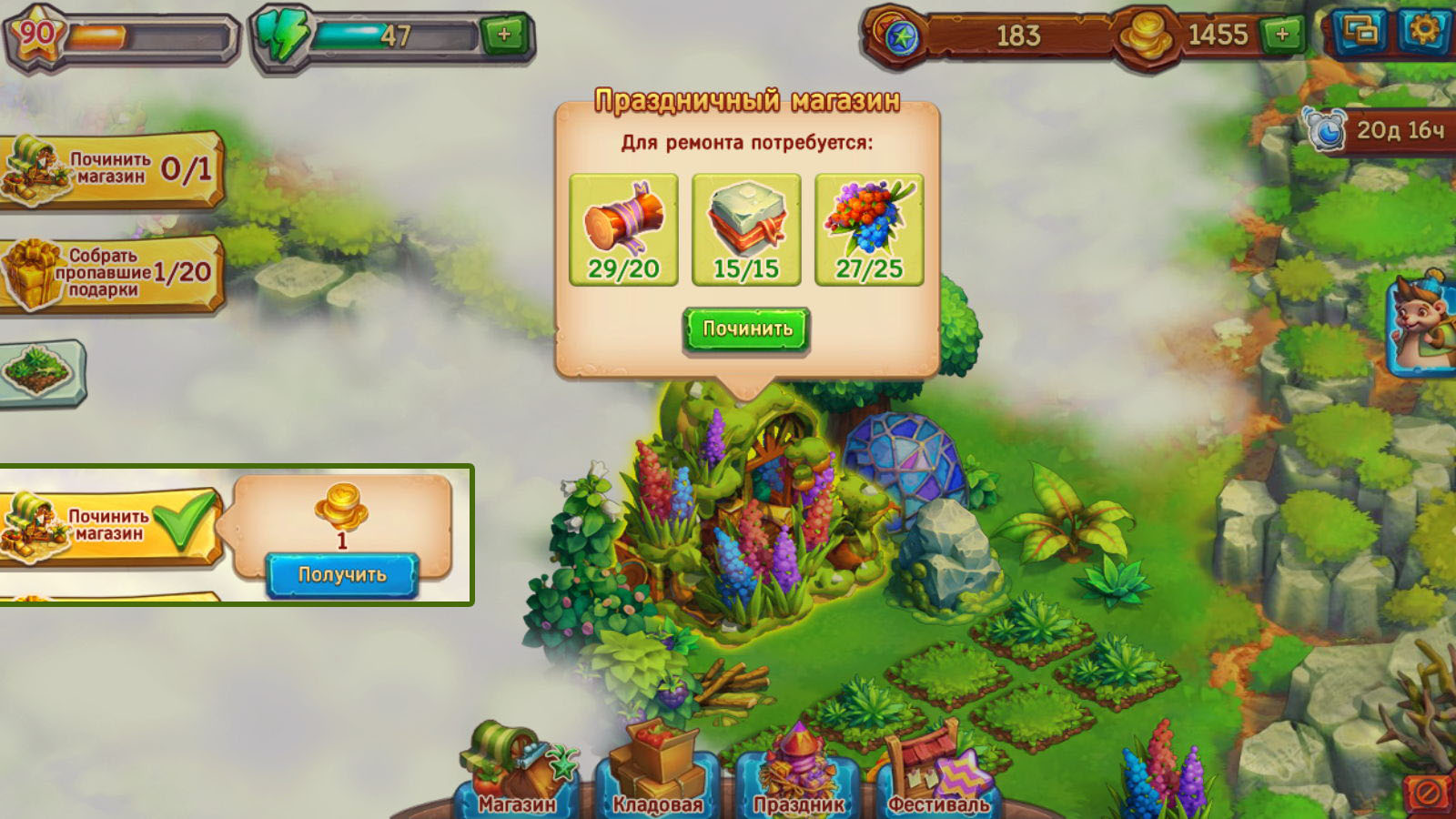1456x819 pixels.
Task: Open the event timer showing 20д 16ч
Action: click(x=1379, y=131)
